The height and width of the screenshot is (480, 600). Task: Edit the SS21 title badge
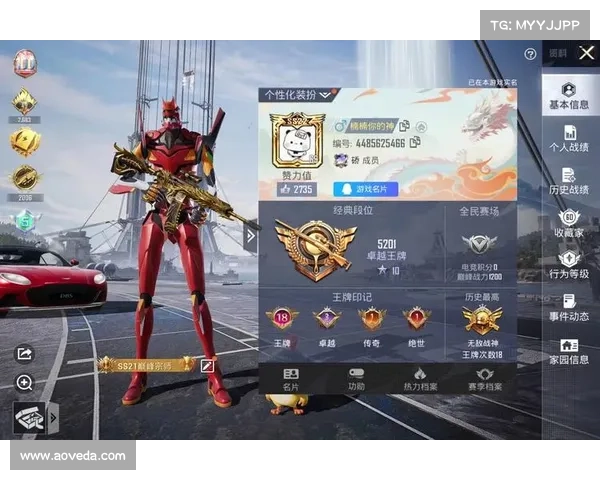pyautogui.click(x=208, y=366)
